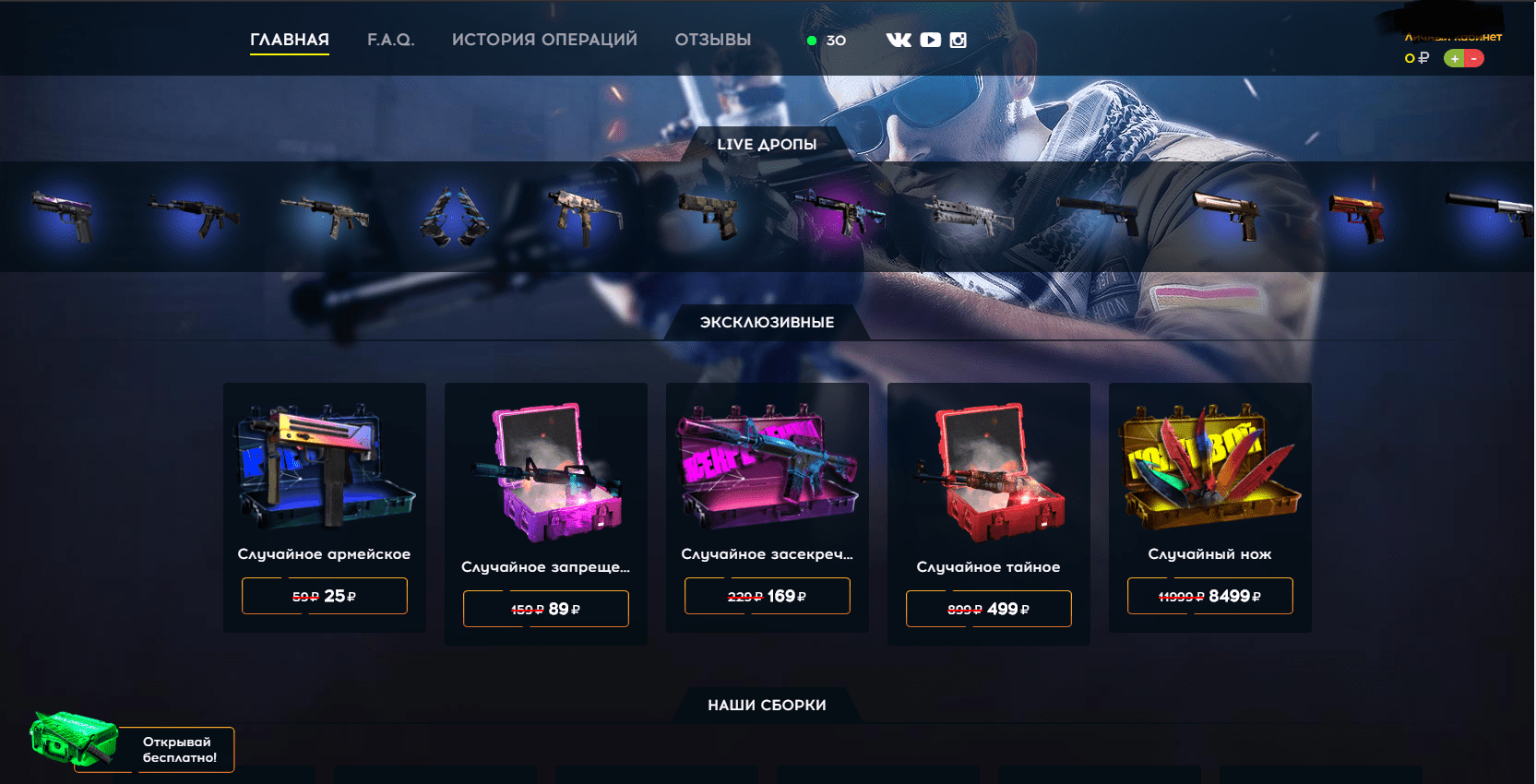Open ИСТОРИЯ ОПЕРАЦИЙ page

[544, 40]
